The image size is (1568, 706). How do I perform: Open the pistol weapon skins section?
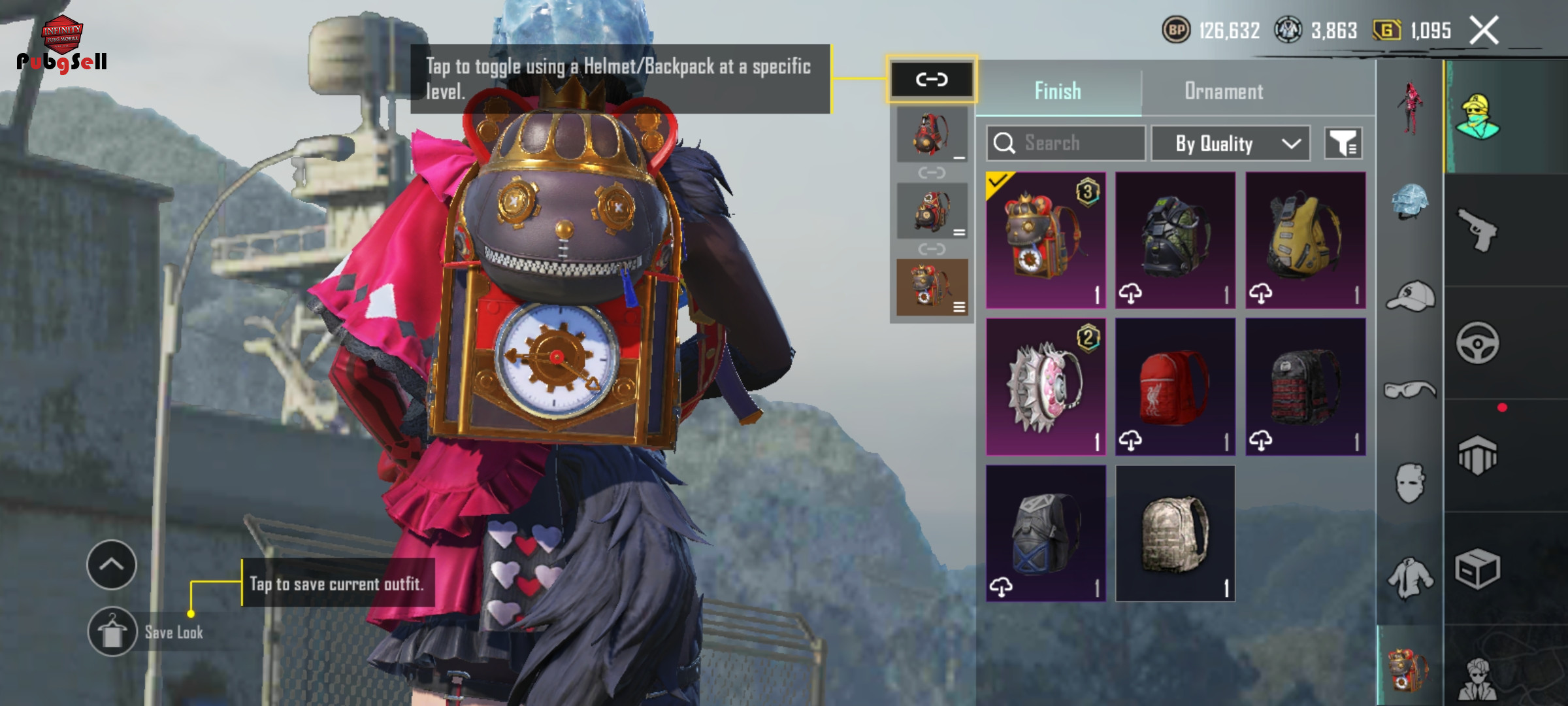click(1477, 230)
